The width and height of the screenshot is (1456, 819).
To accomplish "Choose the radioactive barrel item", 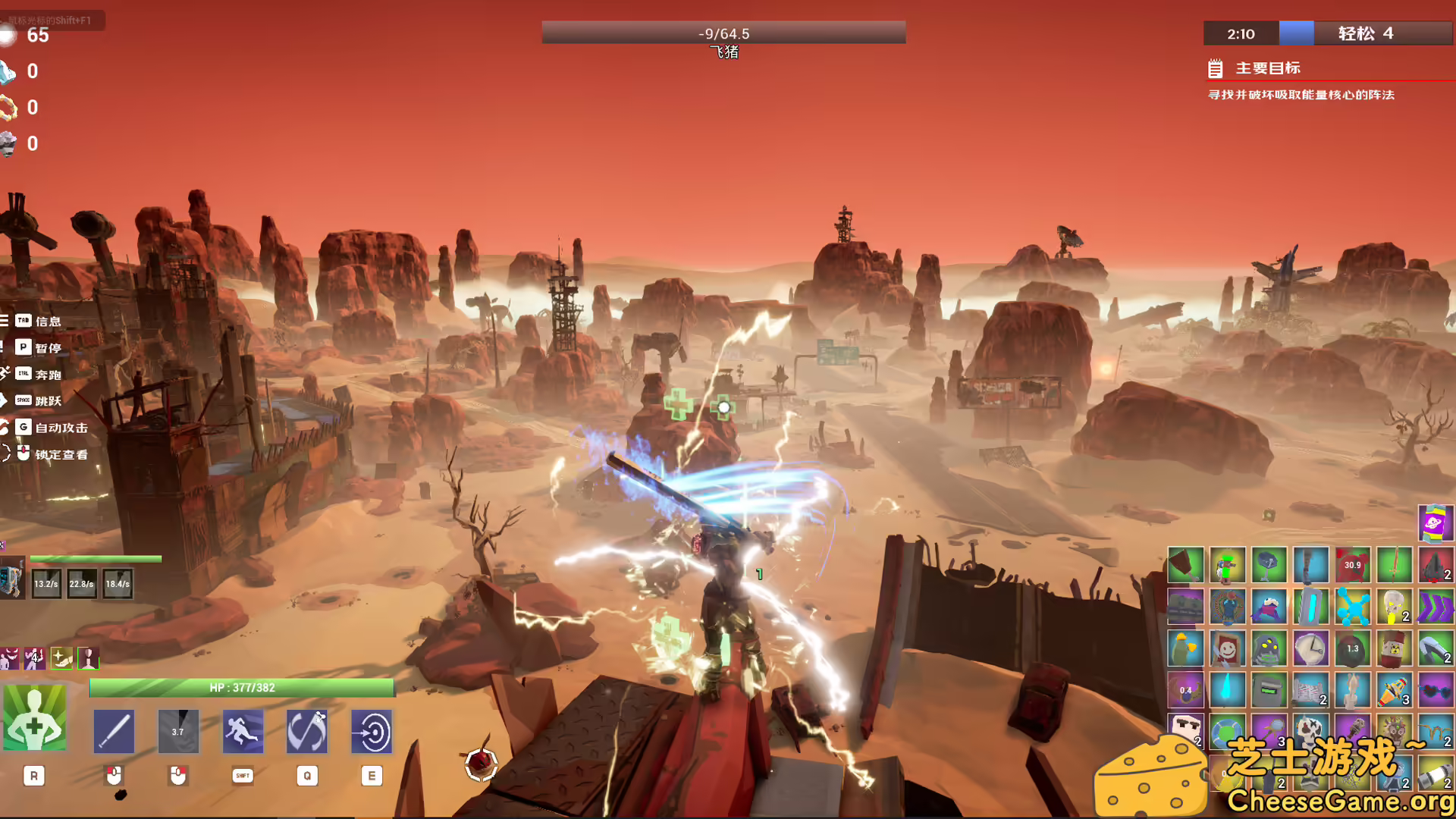I will [1394, 649].
